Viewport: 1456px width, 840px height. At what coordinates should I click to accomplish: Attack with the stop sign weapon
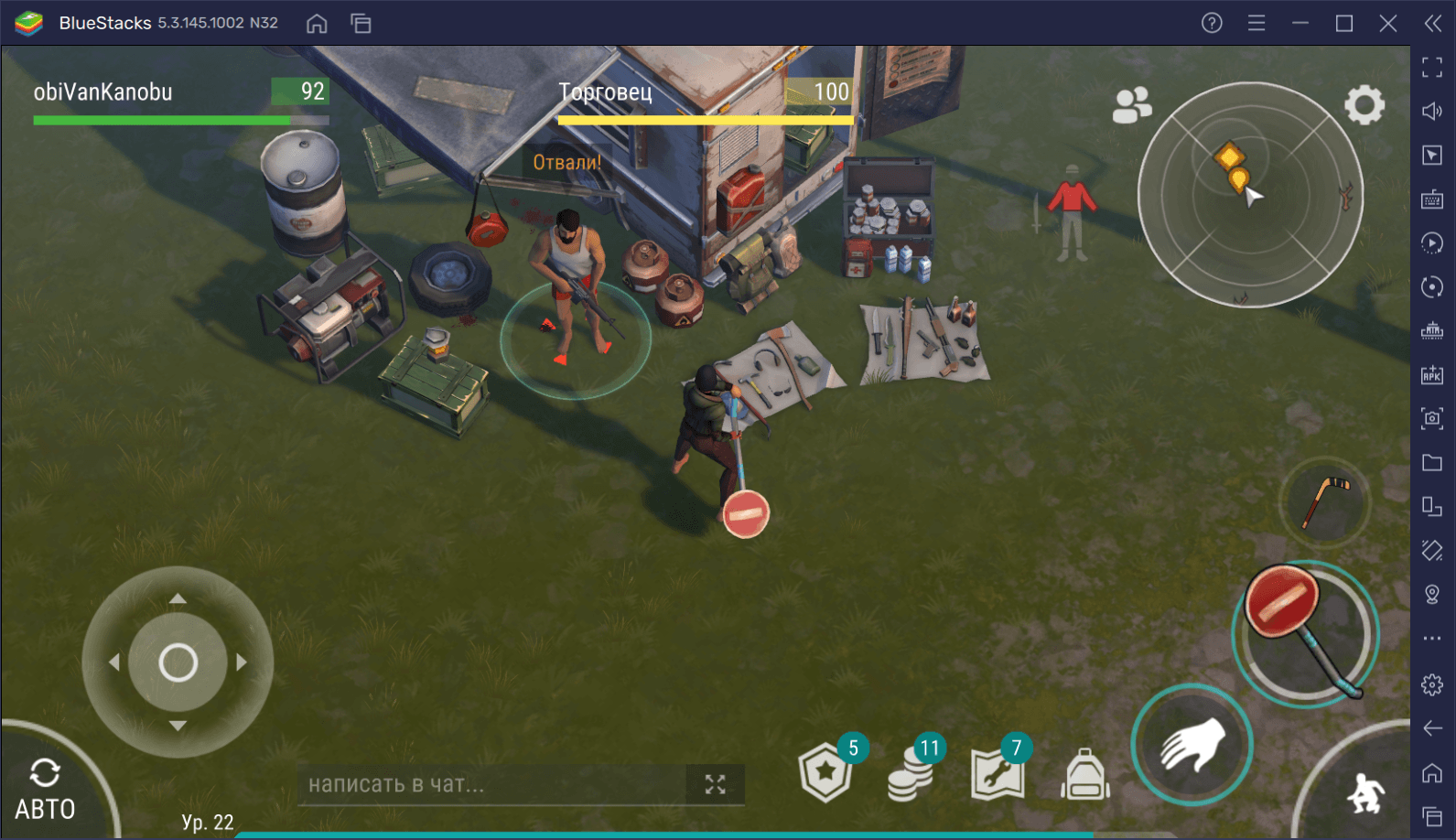click(1304, 632)
